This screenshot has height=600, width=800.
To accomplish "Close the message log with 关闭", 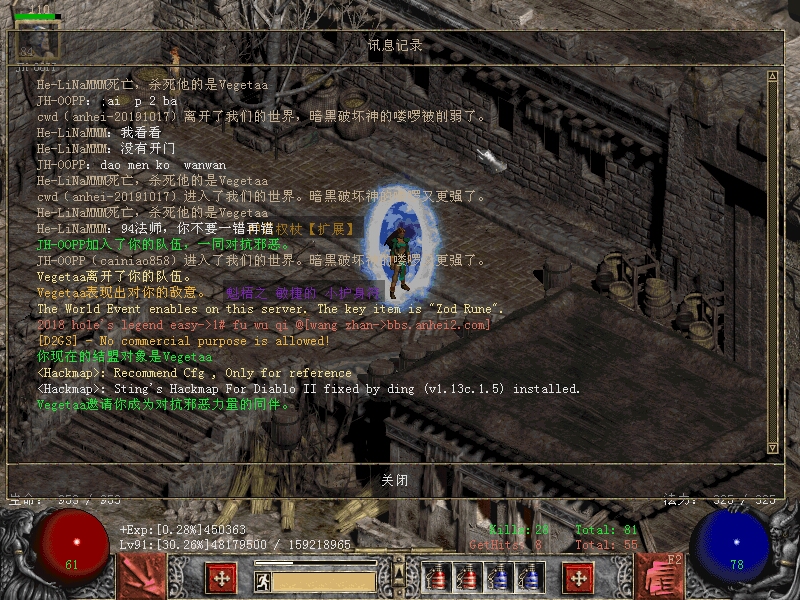I will pos(395,480).
